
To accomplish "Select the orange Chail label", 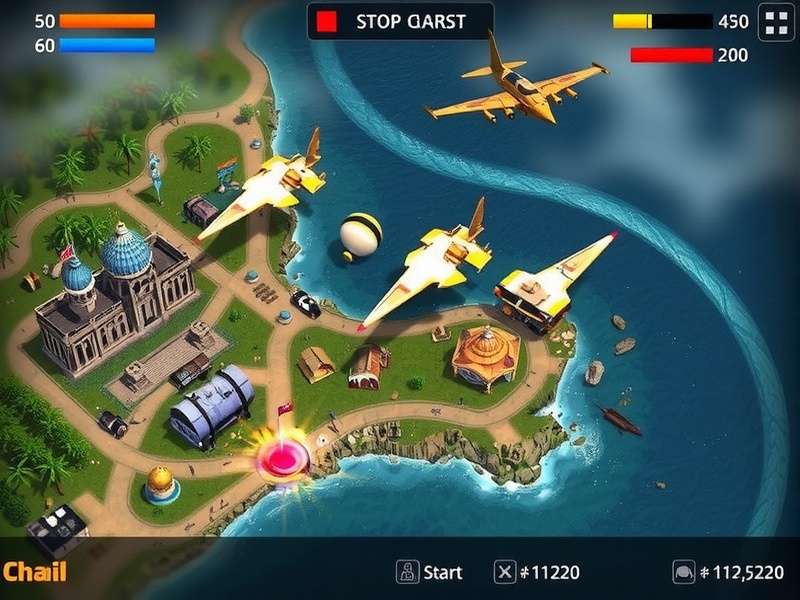I will [x=34, y=572].
